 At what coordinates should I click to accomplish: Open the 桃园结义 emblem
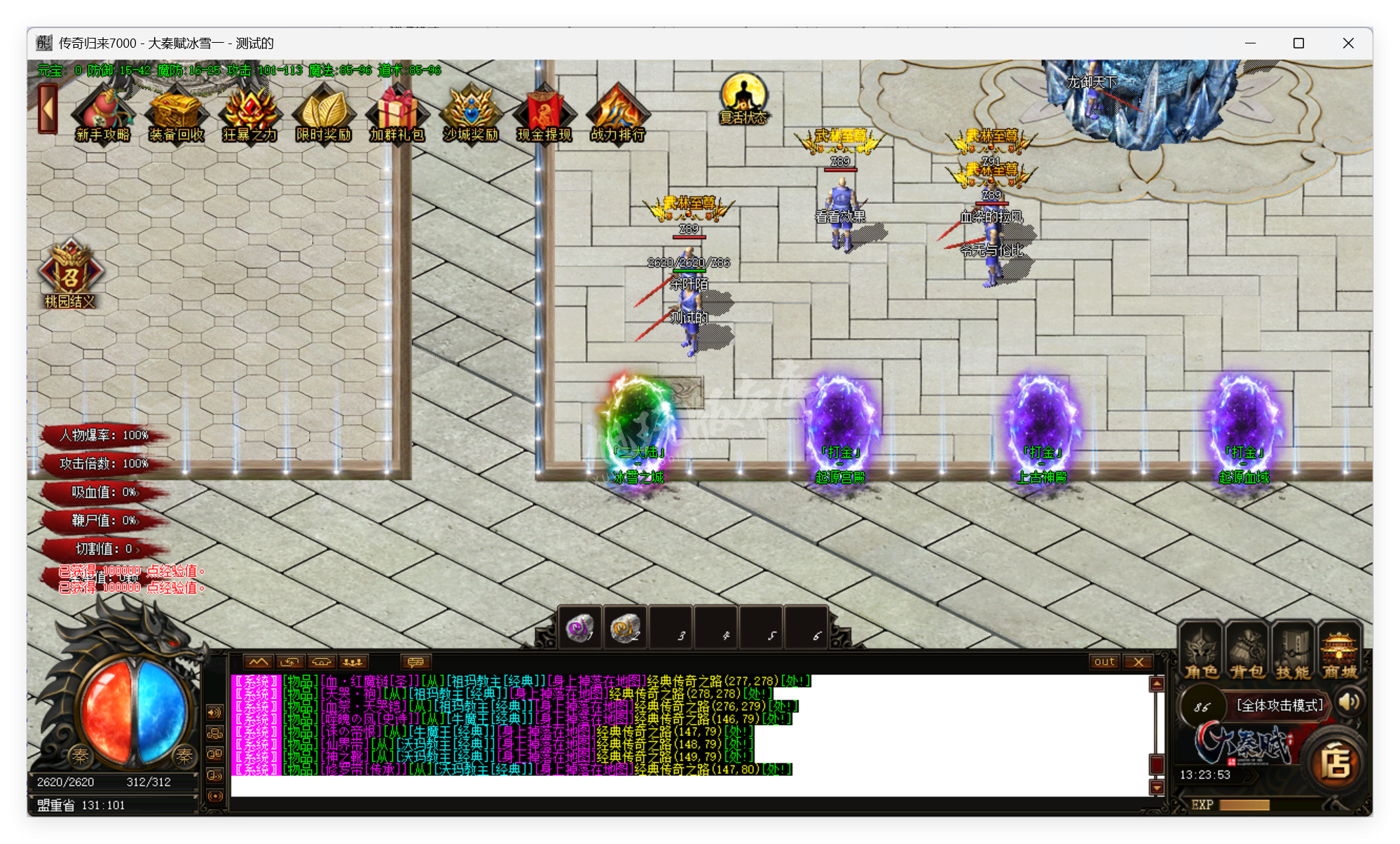coord(69,275)
